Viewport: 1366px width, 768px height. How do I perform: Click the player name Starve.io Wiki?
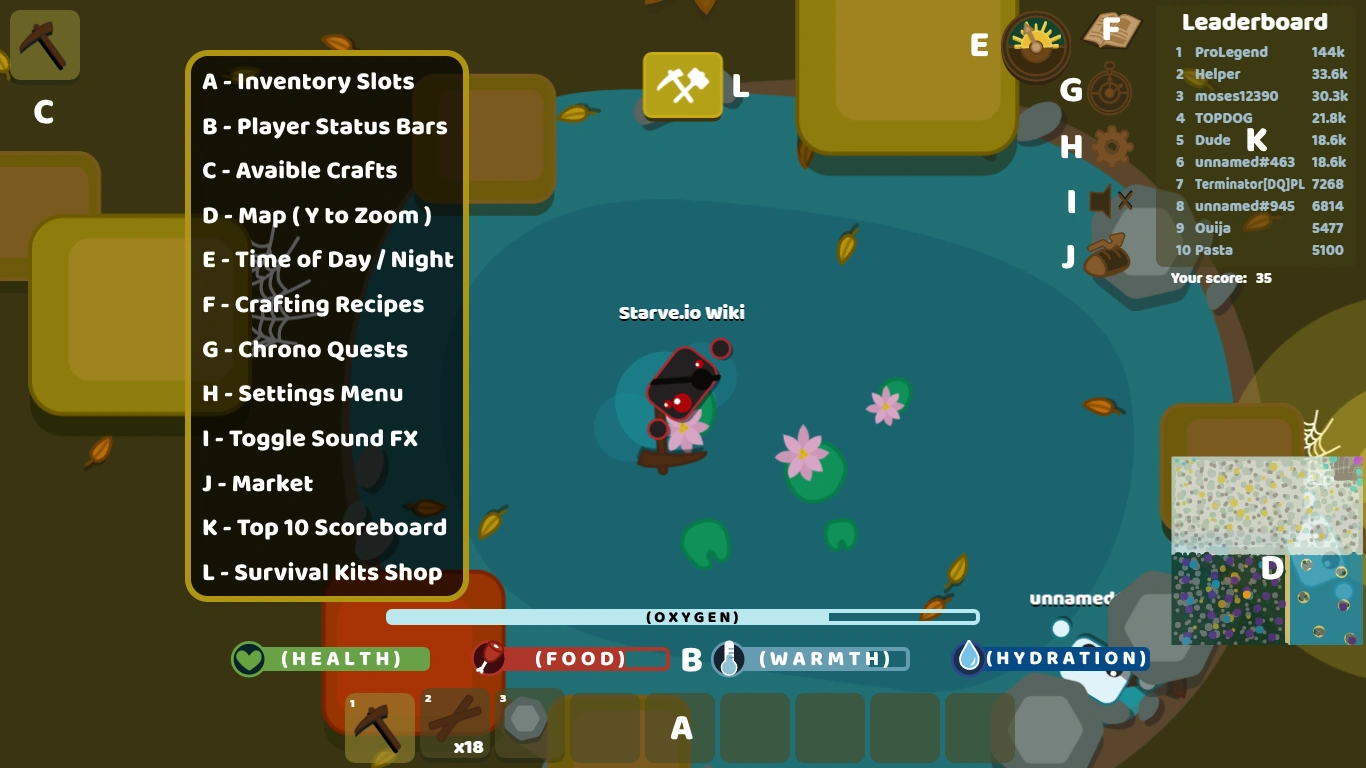coord(681,312)
